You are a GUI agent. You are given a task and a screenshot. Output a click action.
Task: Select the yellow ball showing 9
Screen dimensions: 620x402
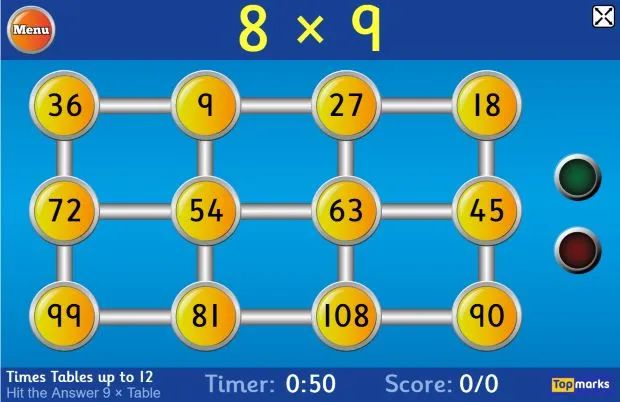[x=205, y=105]
